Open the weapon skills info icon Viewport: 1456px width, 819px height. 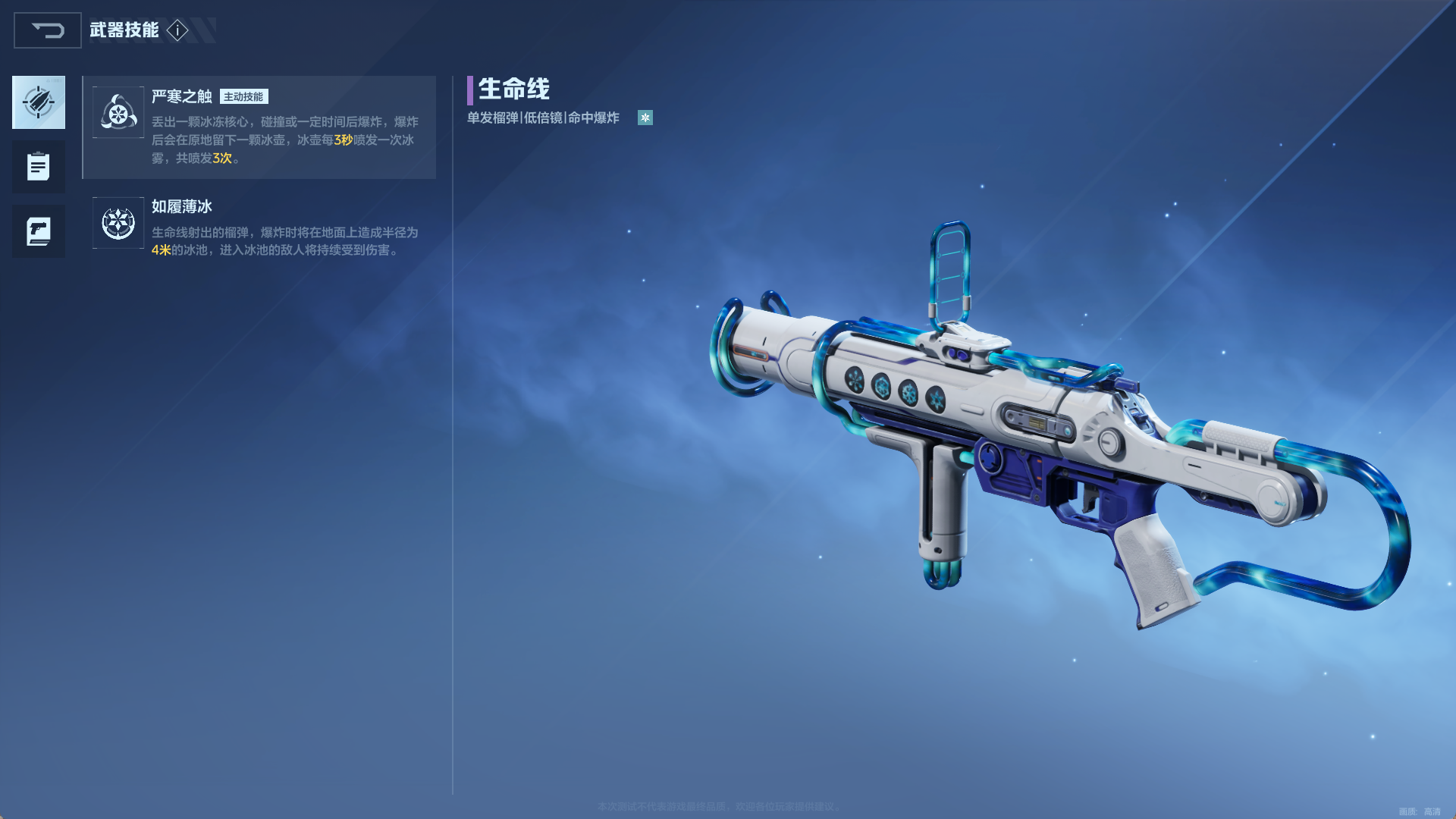click(x=177, y=30)
